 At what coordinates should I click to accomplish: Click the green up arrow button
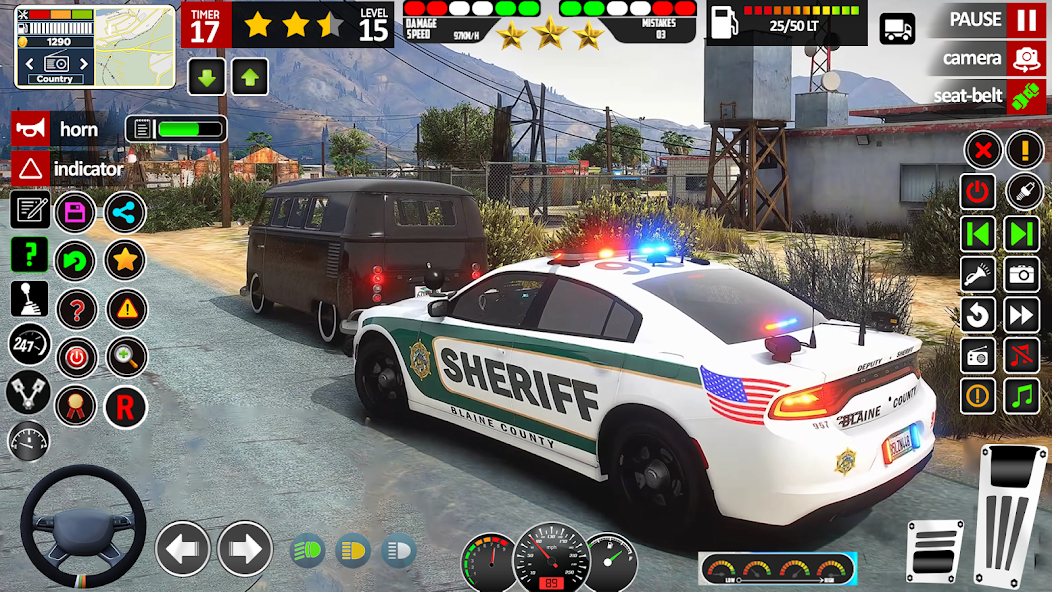(250, 77)
